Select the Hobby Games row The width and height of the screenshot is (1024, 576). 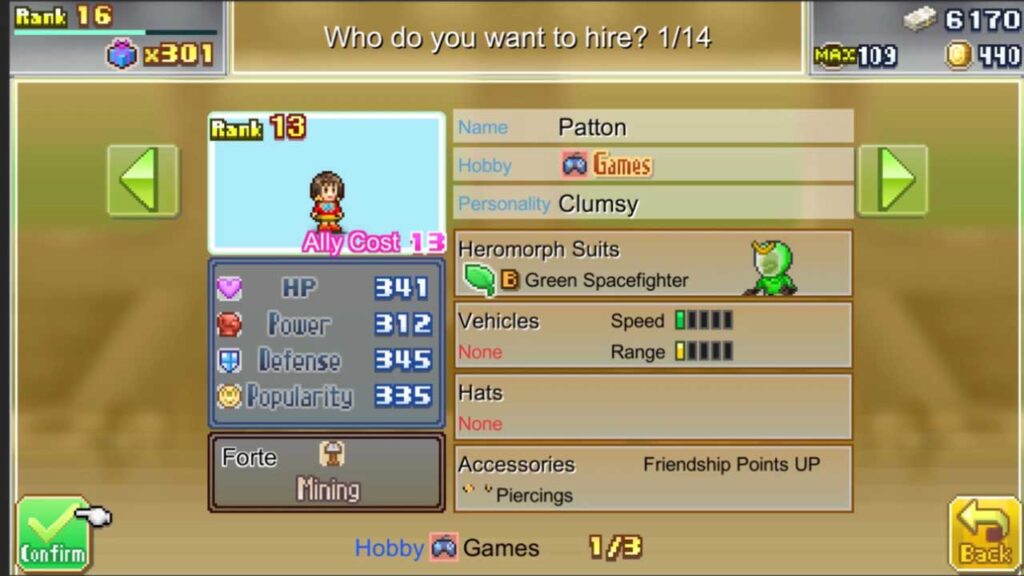coord(653,165)
